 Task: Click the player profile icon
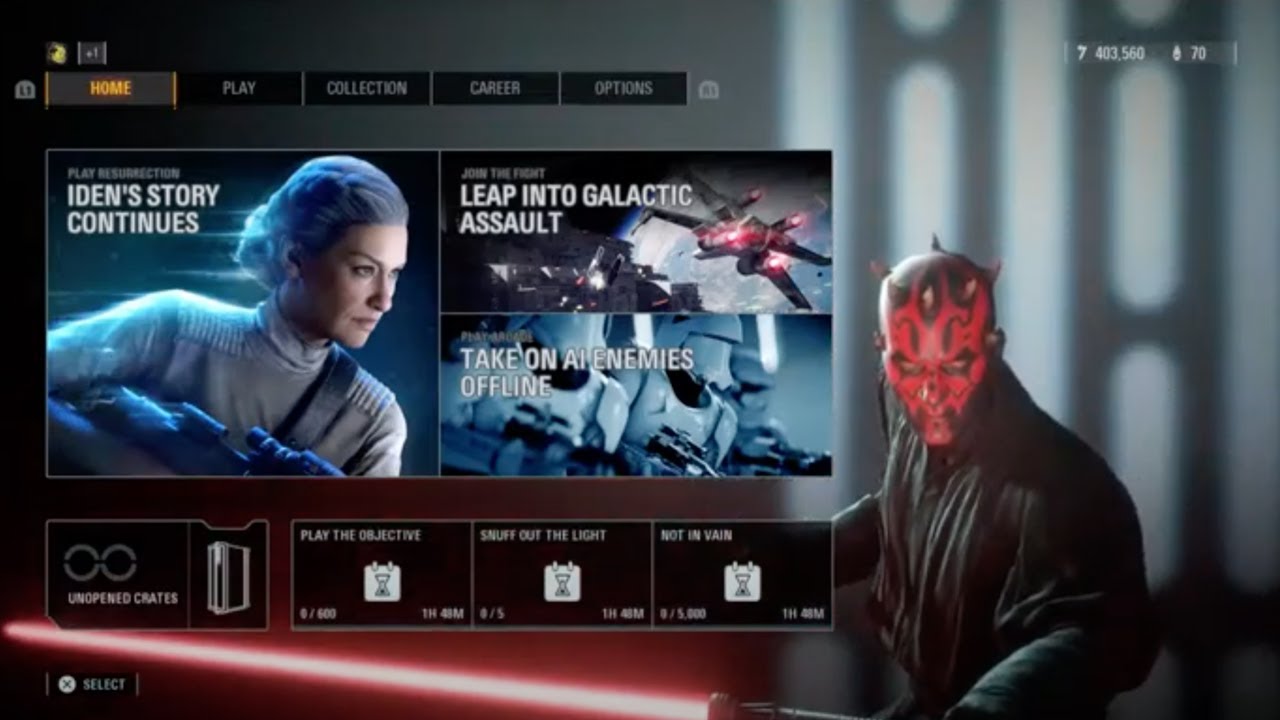click(x=57, y=54)
